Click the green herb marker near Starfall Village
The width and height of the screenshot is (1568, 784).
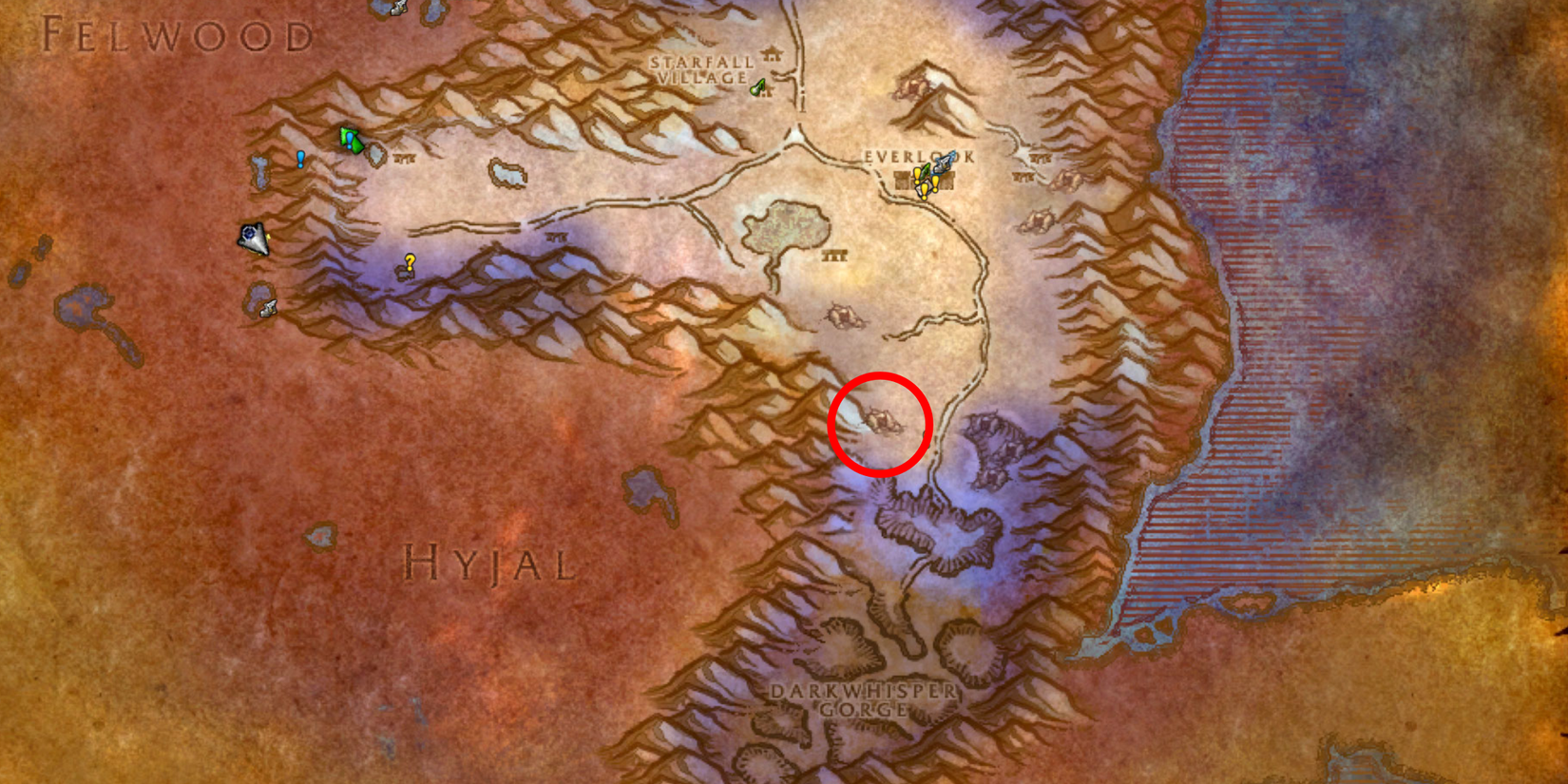click(x=757, y=86)
